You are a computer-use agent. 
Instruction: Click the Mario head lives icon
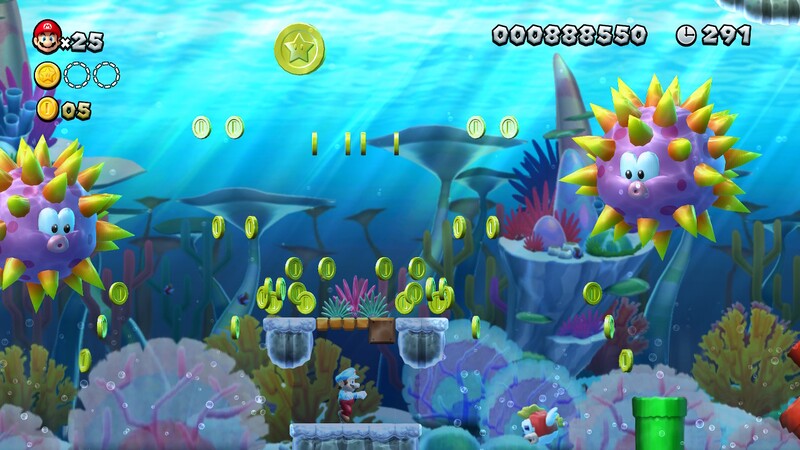point(47,37)
